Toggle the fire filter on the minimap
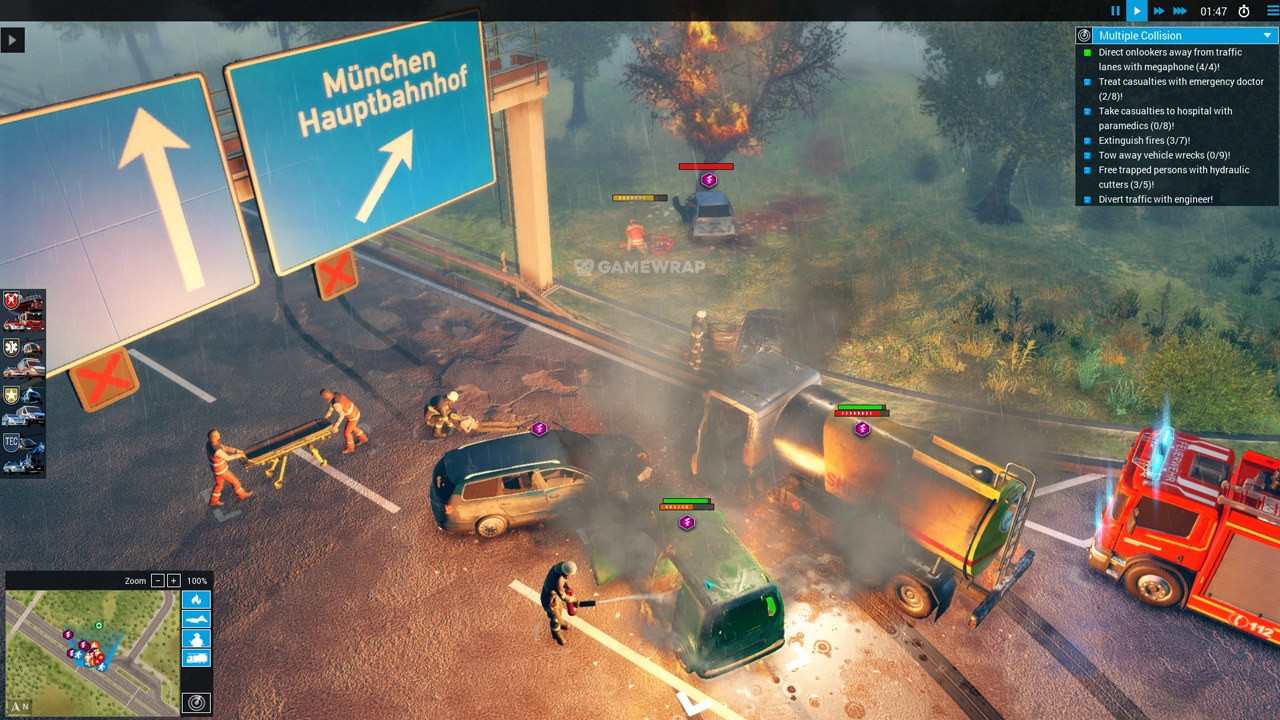1280x720 pixels. point(196,600)
